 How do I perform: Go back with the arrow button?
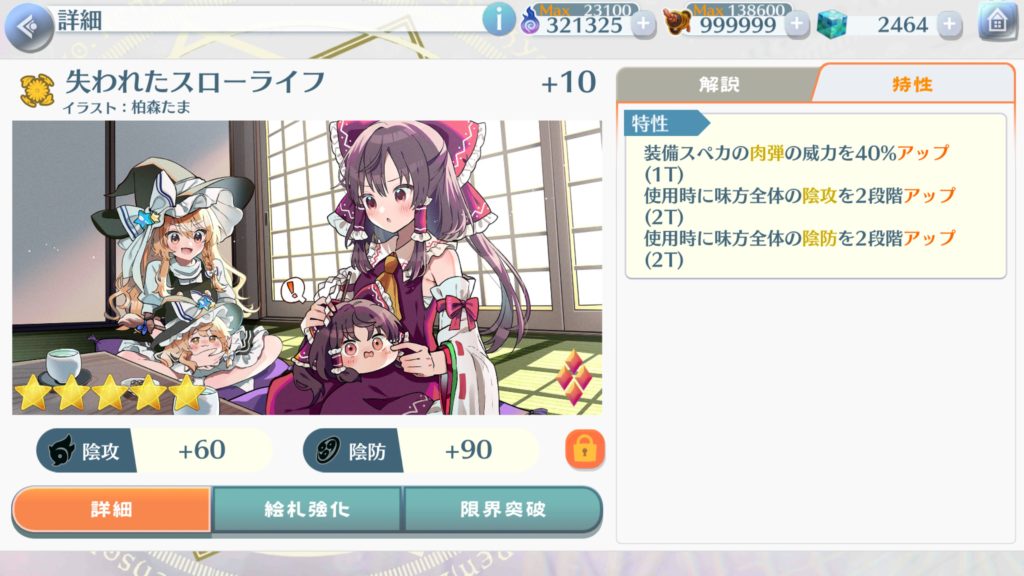29,24
